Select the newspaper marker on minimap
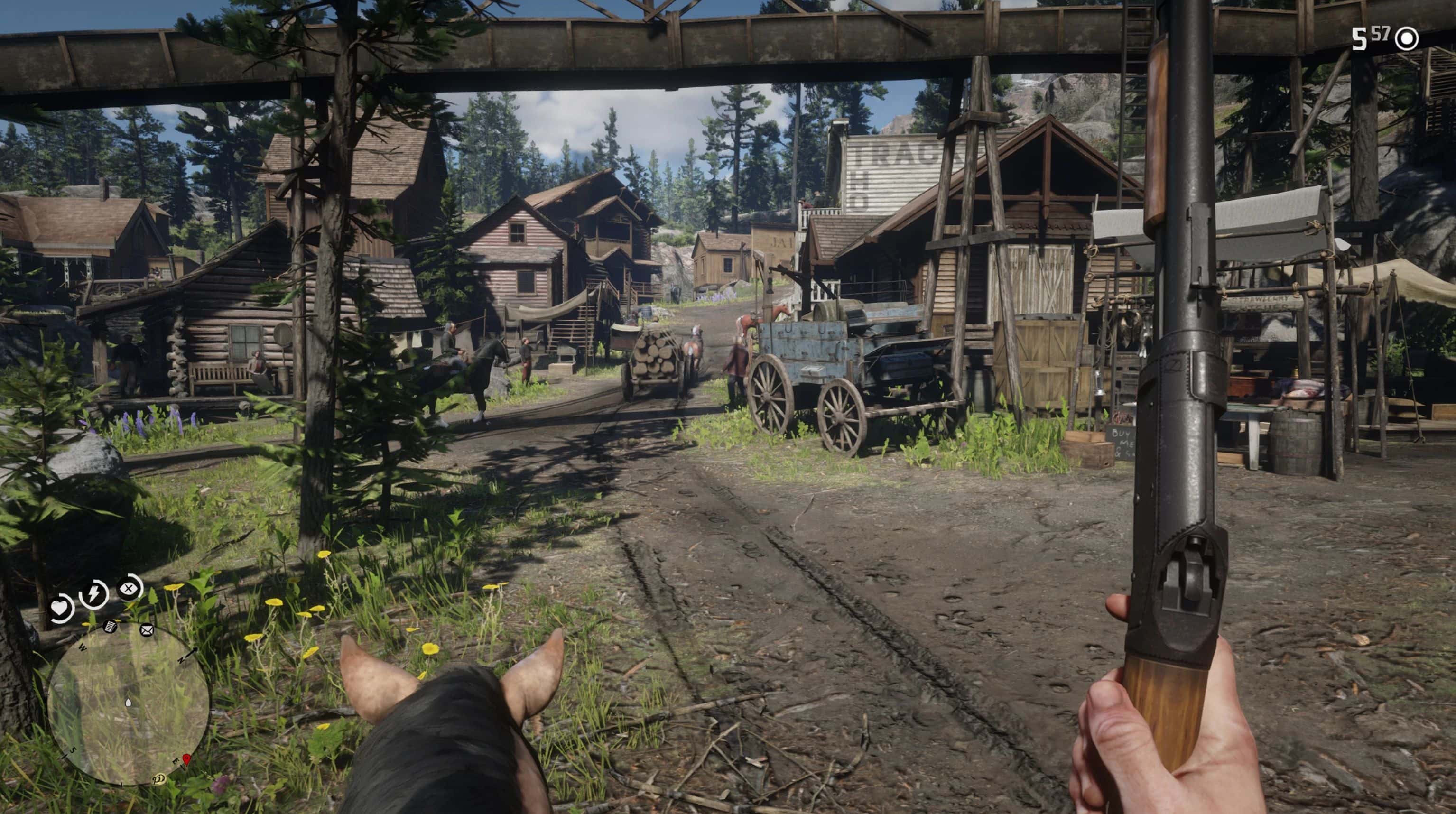 coord(110,626)
